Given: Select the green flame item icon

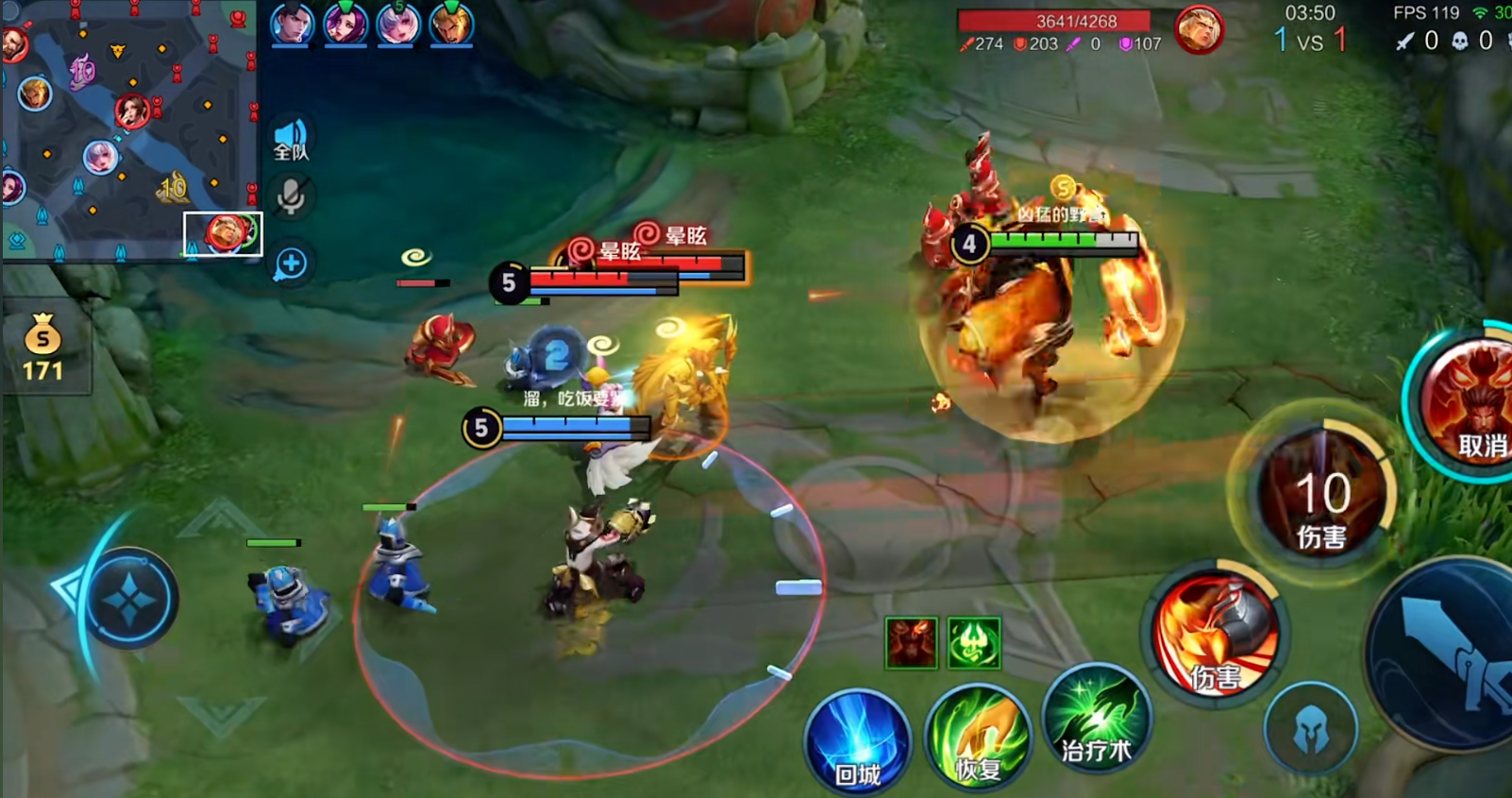Looking at the screenshot, I should click(974, 643).
